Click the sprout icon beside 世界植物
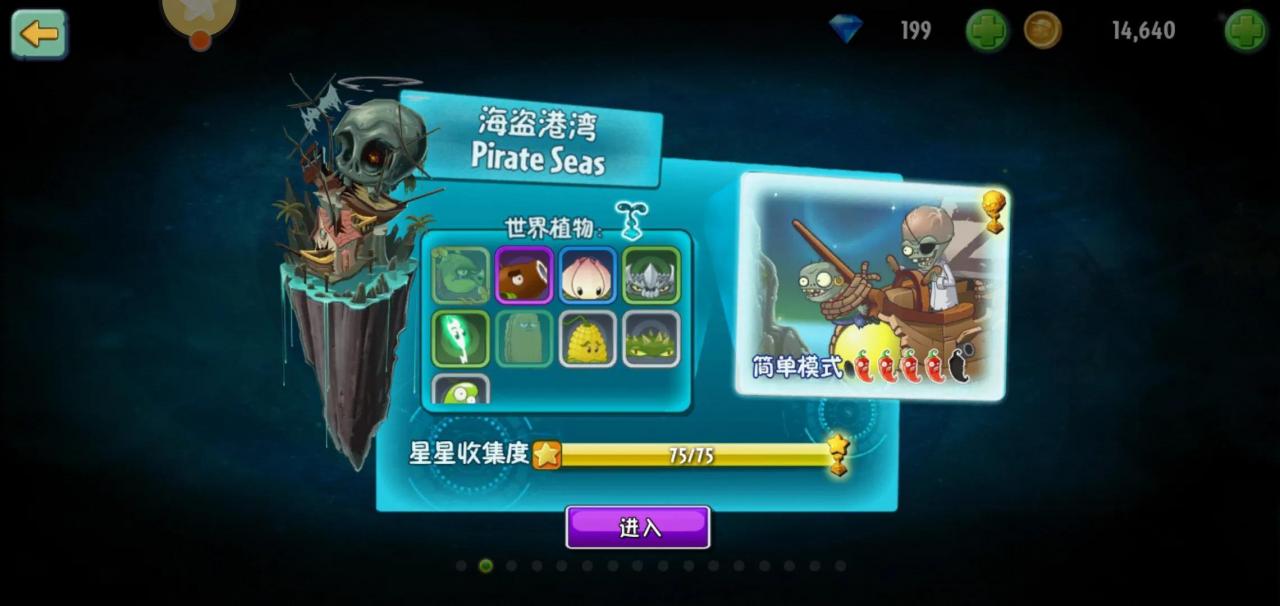Image resolution: width=1280 pixels, height=606 pixels. (x=631, y=220)
